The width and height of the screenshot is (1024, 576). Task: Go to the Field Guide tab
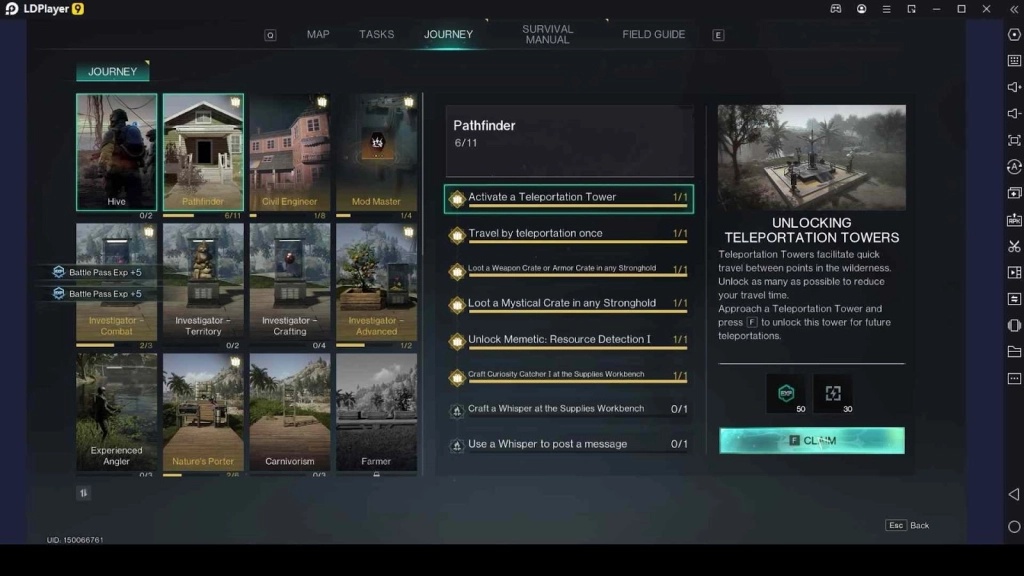coord(654,34)
